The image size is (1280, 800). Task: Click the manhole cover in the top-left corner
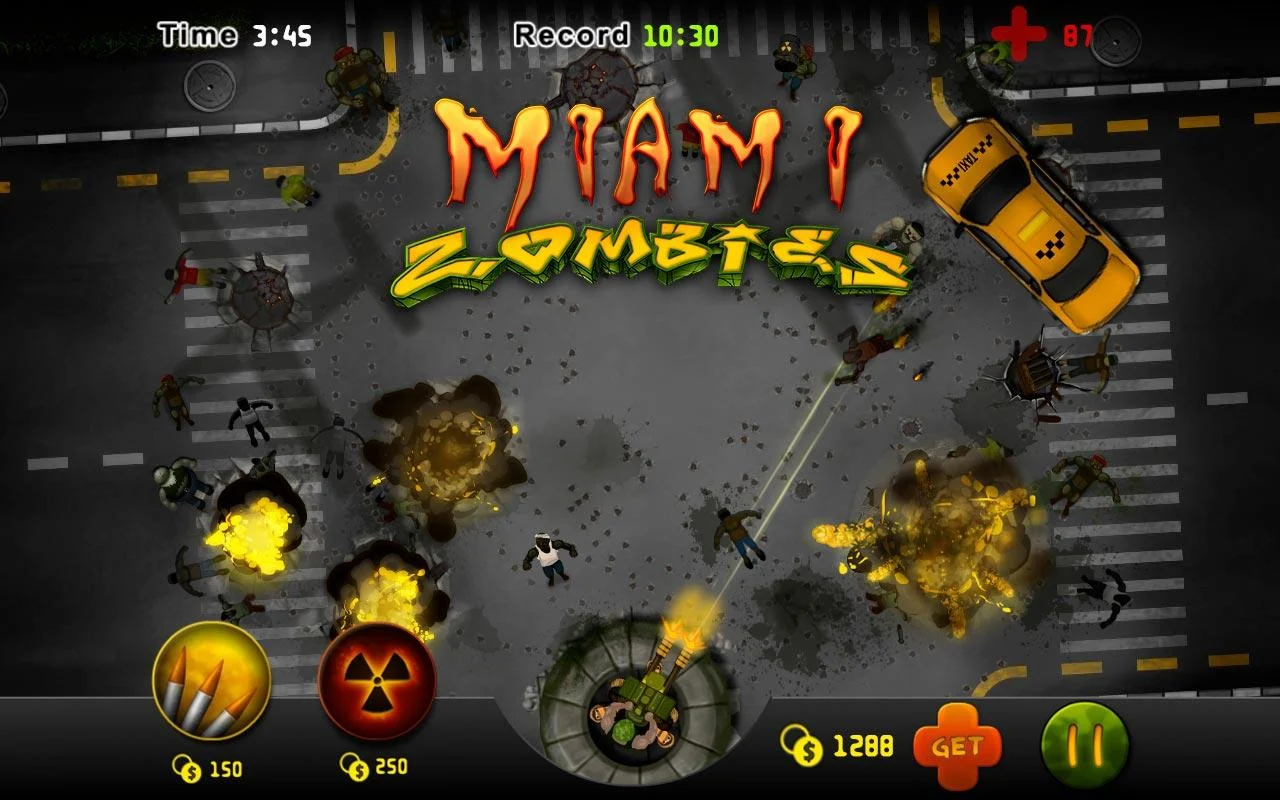click(211, 85)
